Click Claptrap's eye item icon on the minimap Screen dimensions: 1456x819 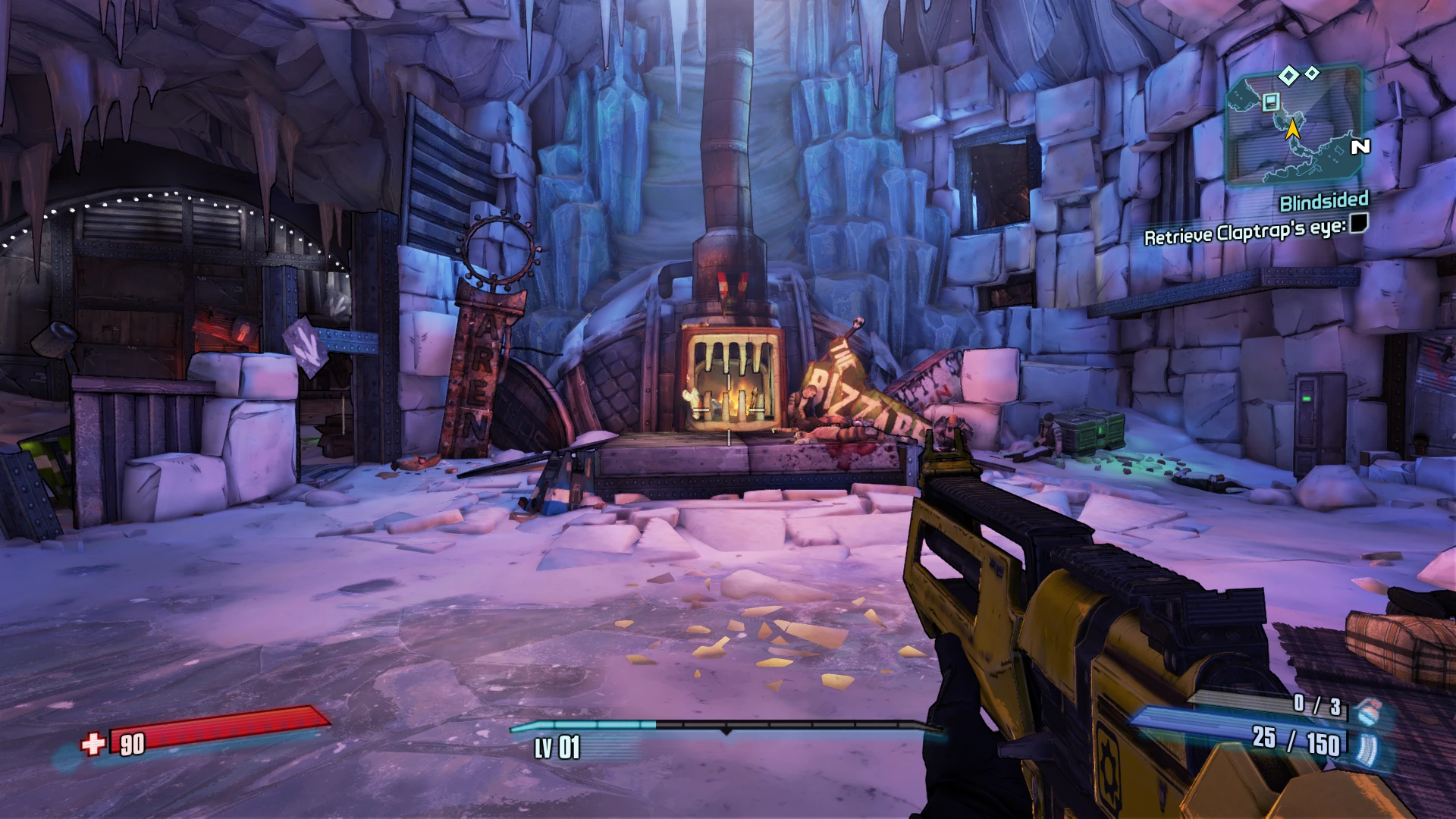(x=1270, y=102)
